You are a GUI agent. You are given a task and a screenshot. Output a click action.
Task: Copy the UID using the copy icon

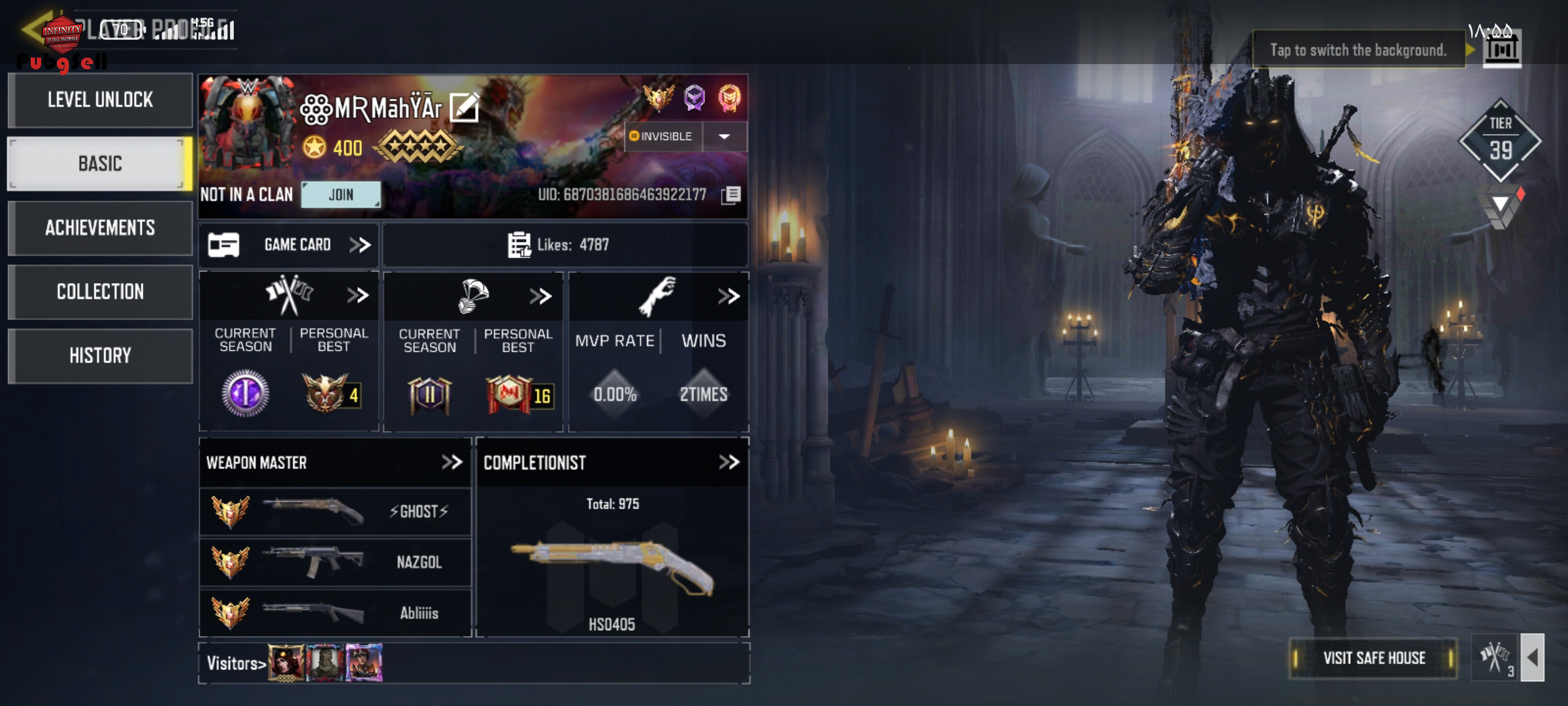click(x=732, y=195)
